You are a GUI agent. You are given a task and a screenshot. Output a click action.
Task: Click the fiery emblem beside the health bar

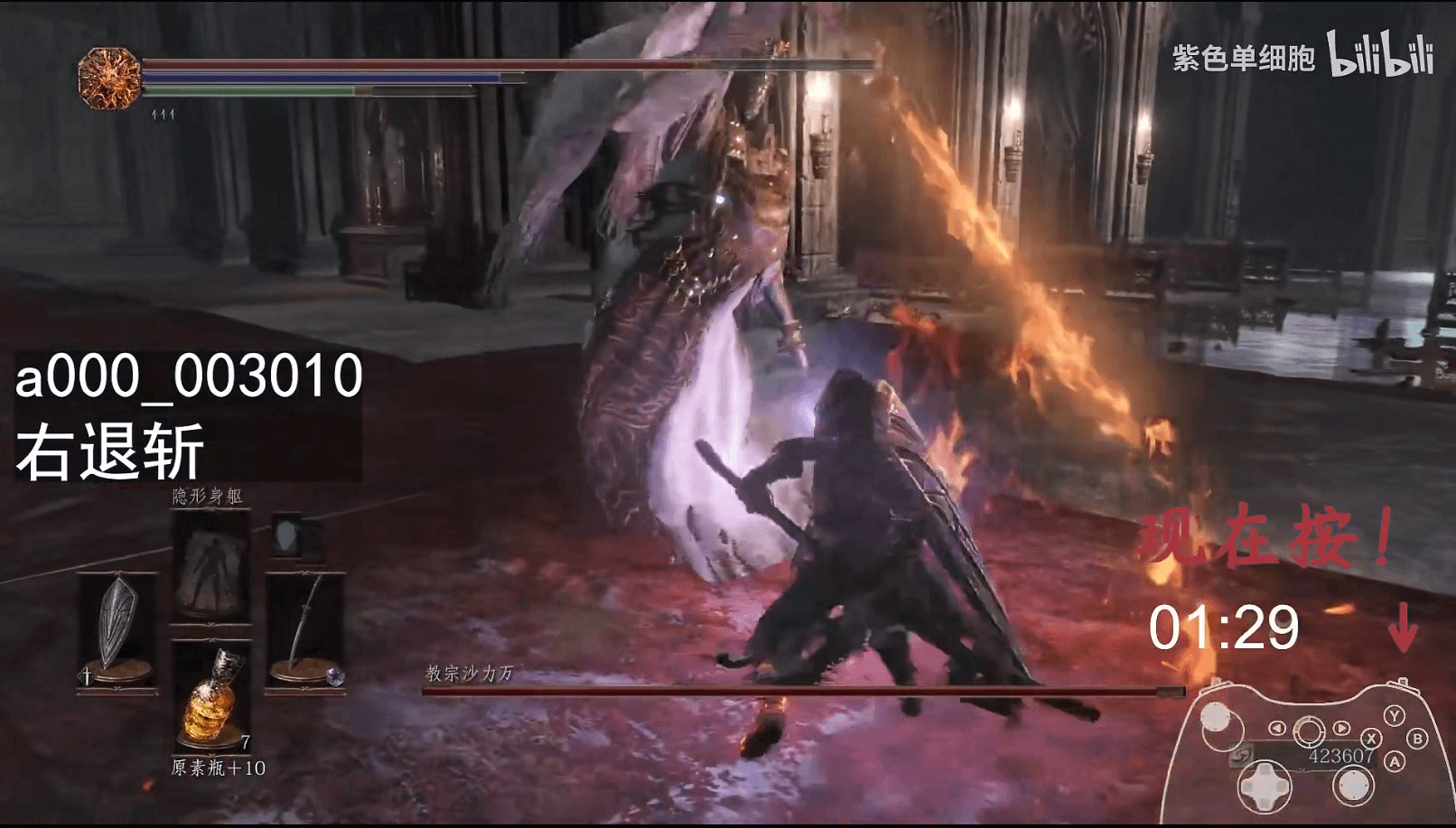tap(109, 79)
